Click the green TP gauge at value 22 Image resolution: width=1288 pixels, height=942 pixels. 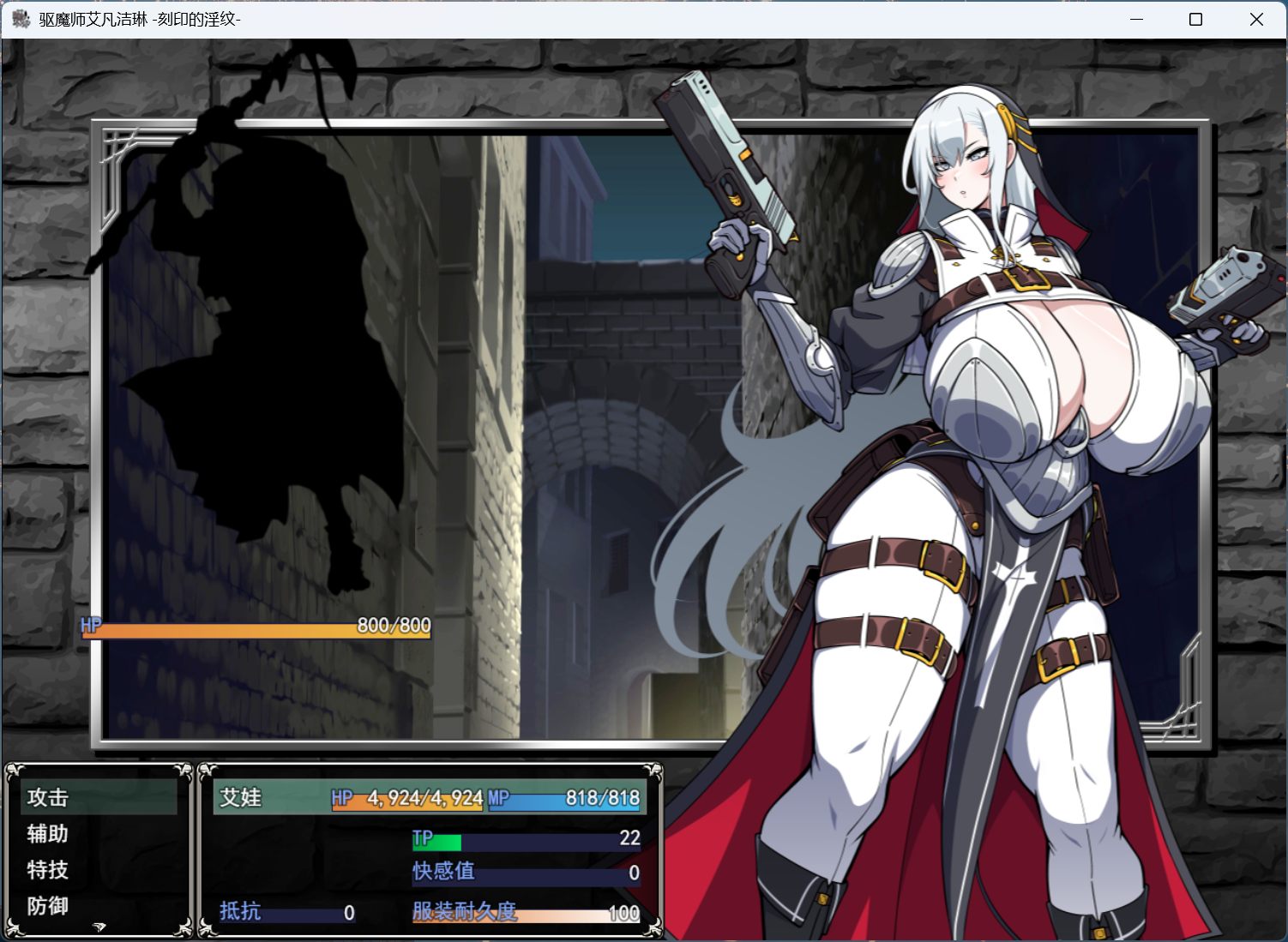pos(525,839)
